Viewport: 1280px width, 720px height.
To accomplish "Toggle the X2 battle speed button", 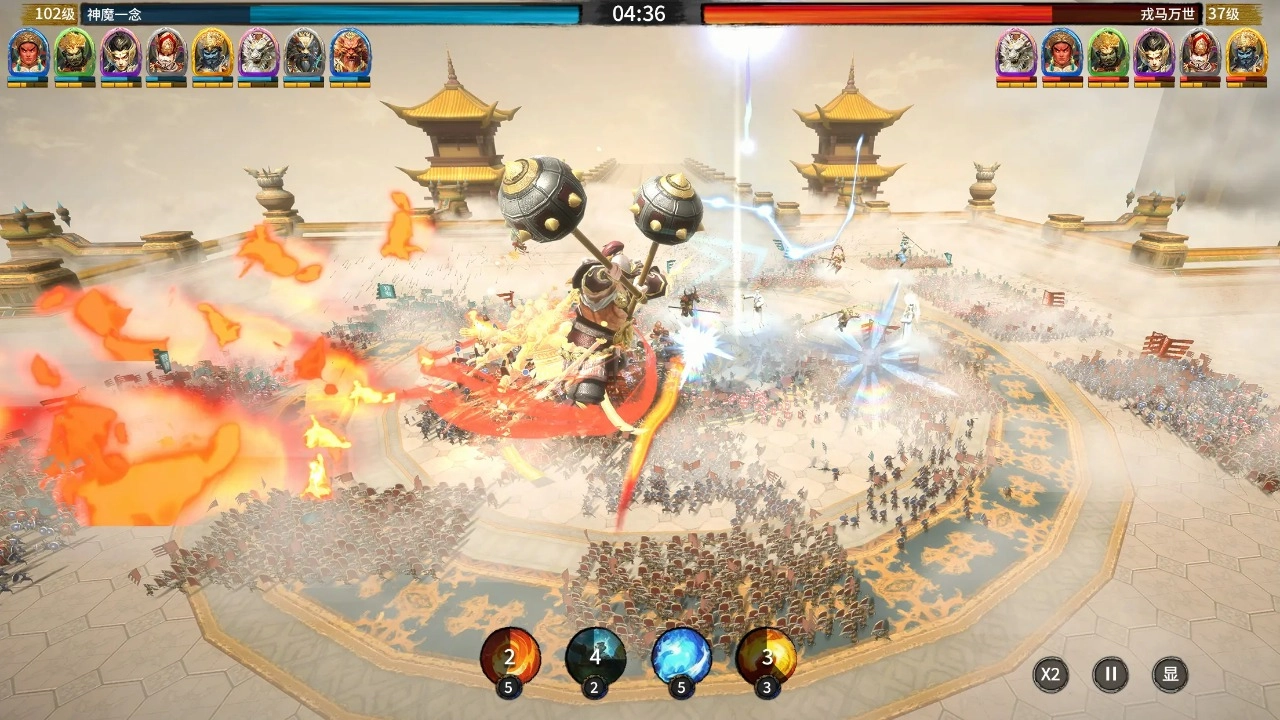I will (x=1050, y=674).
